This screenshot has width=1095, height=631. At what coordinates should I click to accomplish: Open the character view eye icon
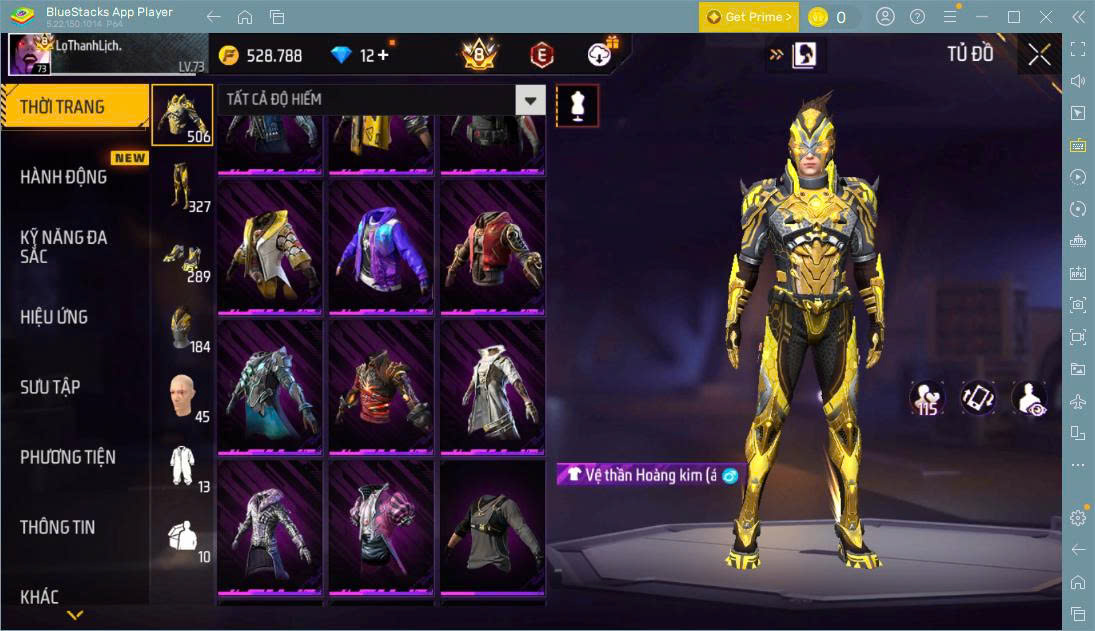[x=1028, y=398]
